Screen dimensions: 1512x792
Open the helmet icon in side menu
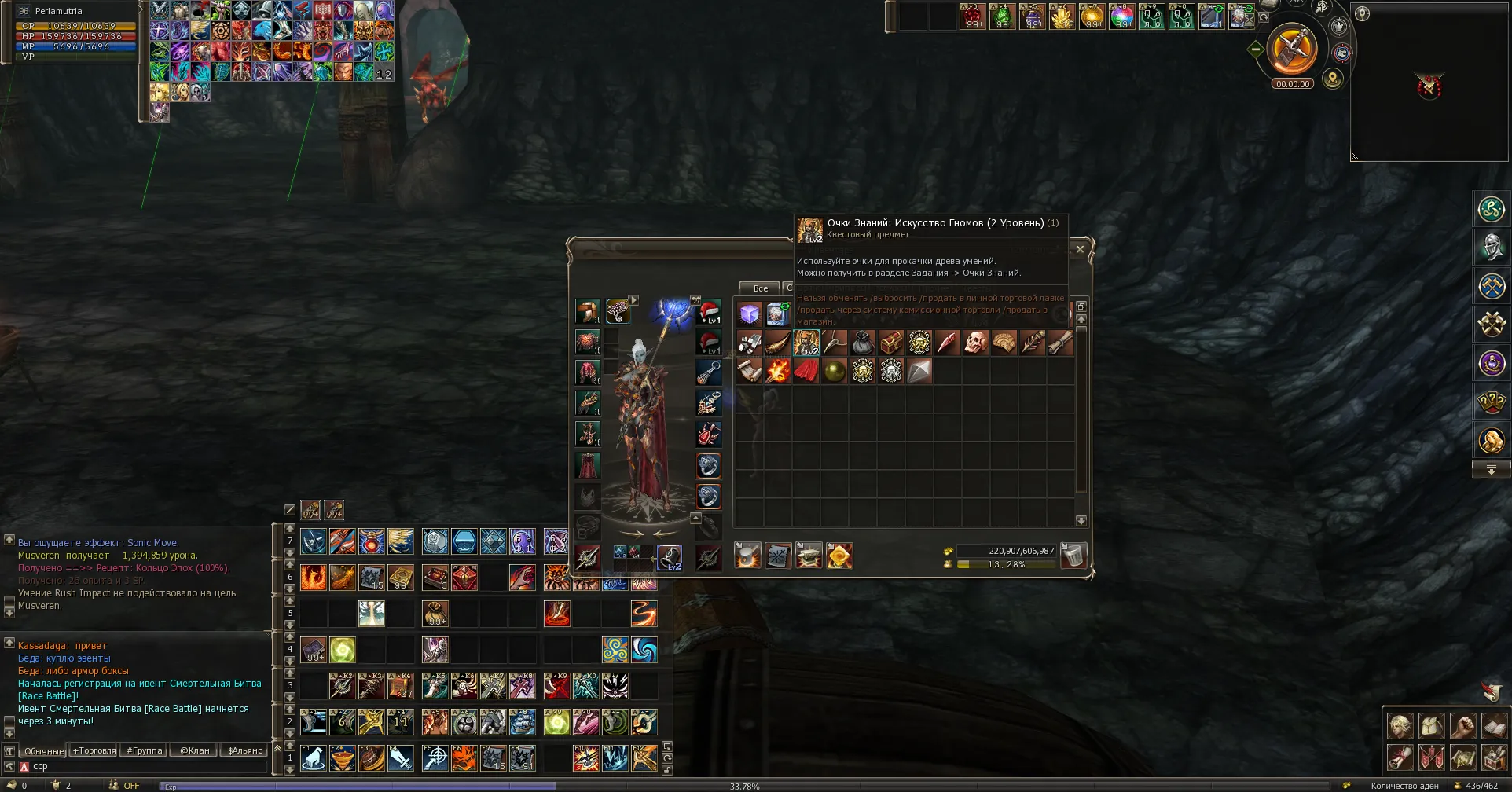[x=1491, y=247]
